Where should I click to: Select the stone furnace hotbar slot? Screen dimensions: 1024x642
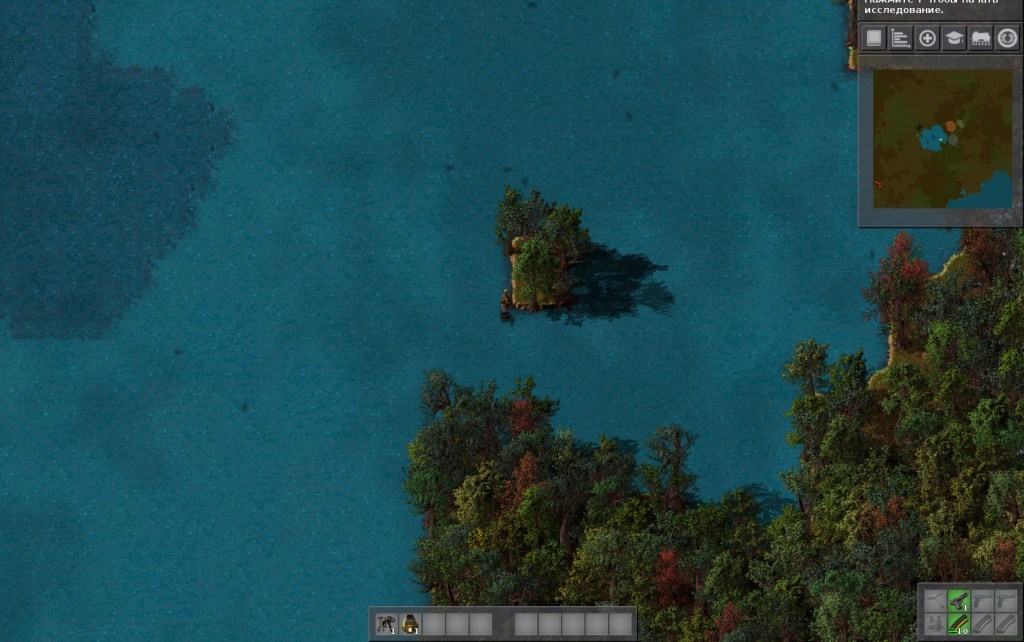[x=410, y=624]
